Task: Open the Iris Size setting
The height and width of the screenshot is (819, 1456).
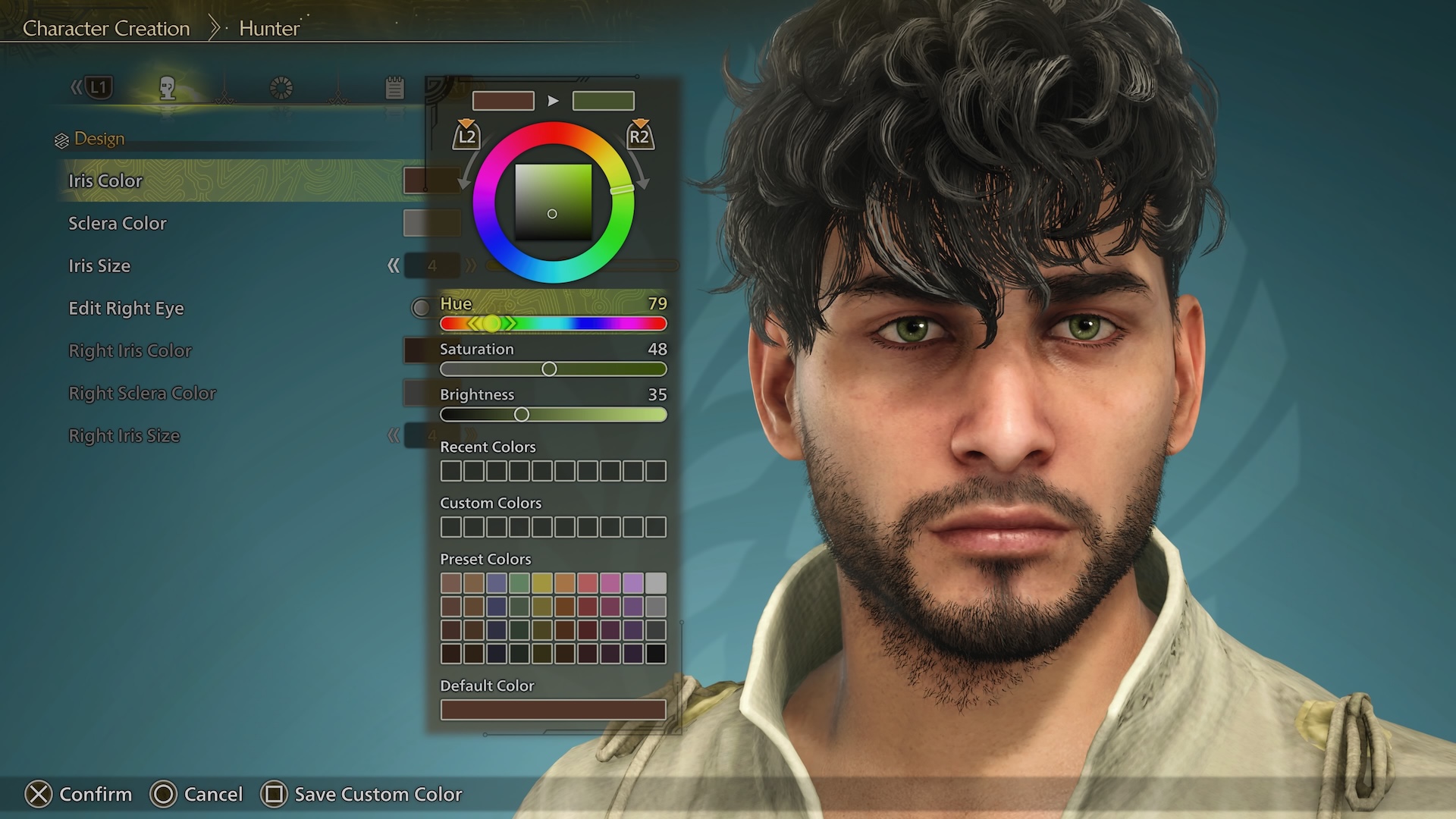Action: [99, 265]
